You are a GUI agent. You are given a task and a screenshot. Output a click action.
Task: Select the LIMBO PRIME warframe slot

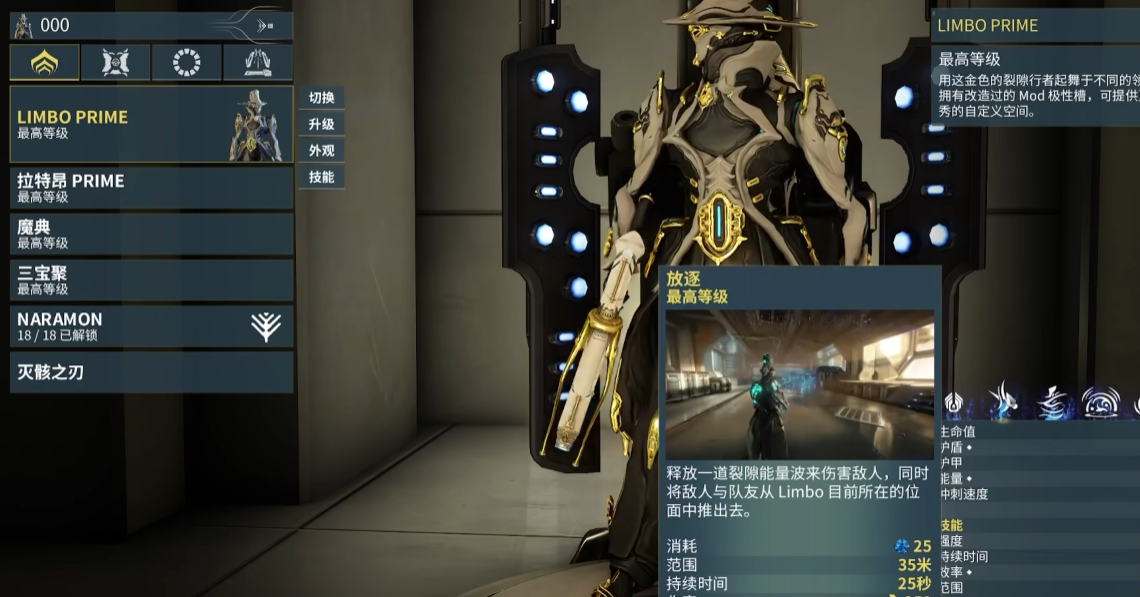point(151,124)
